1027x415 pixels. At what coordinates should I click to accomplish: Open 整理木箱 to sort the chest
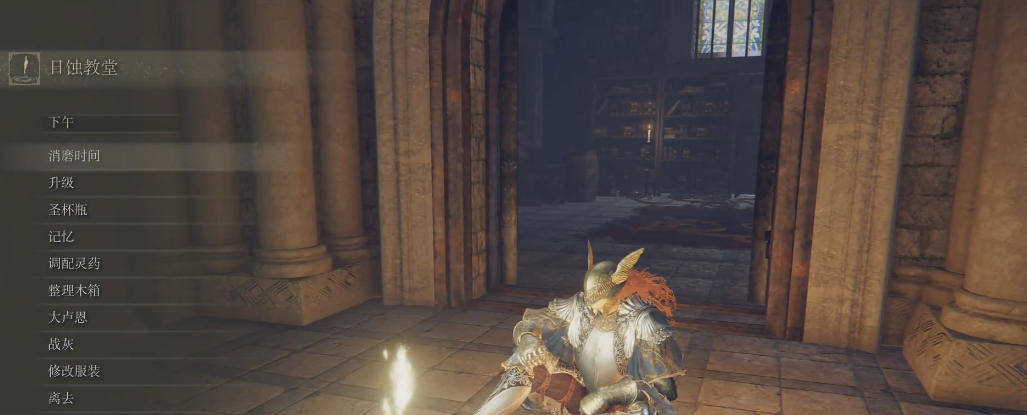(x=74, y=291)
